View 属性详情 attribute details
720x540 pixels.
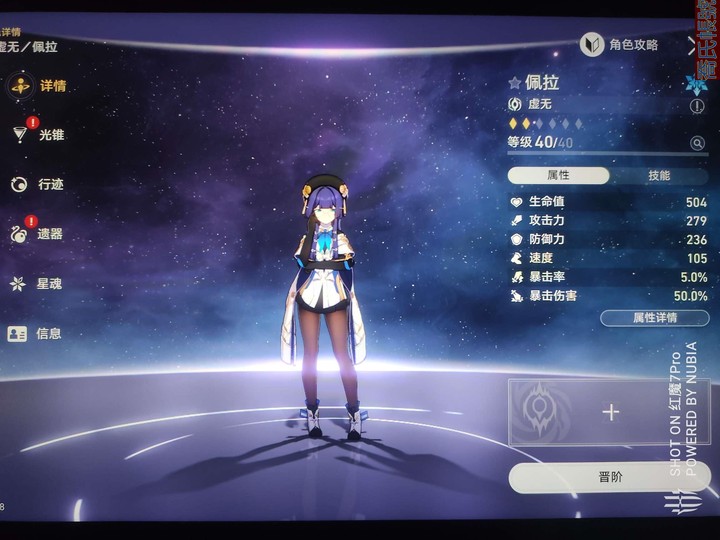coord(654,318)
